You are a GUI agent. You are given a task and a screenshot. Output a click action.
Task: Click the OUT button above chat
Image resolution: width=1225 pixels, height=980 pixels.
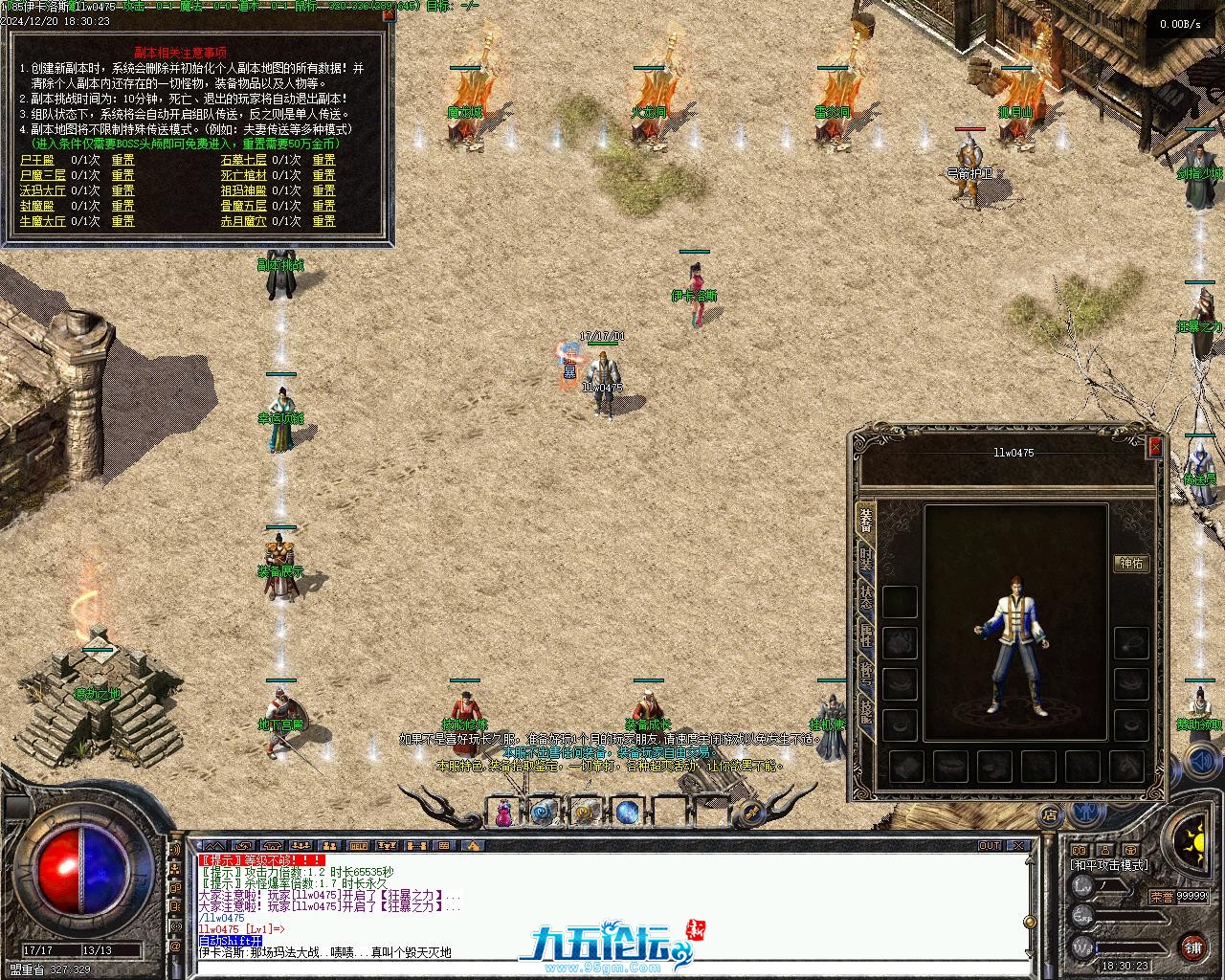click(x=989, y=846)
